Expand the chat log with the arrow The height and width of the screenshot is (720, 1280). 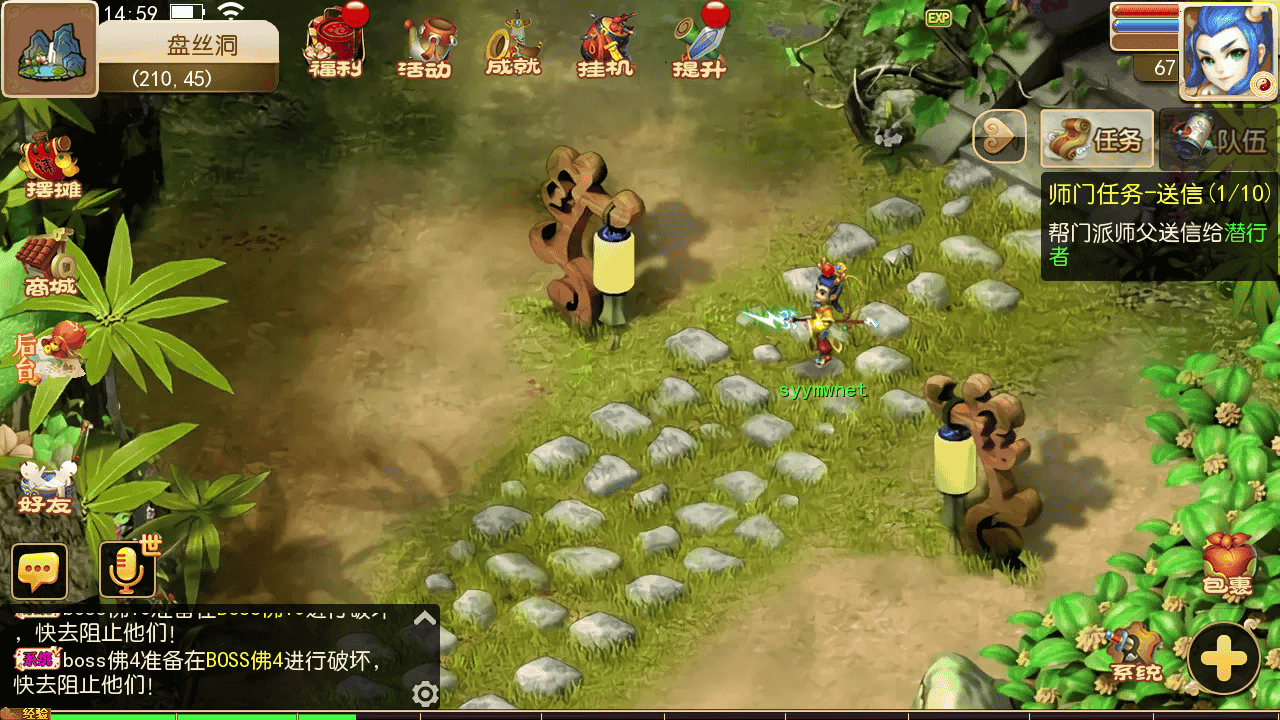tap(425, 618)
